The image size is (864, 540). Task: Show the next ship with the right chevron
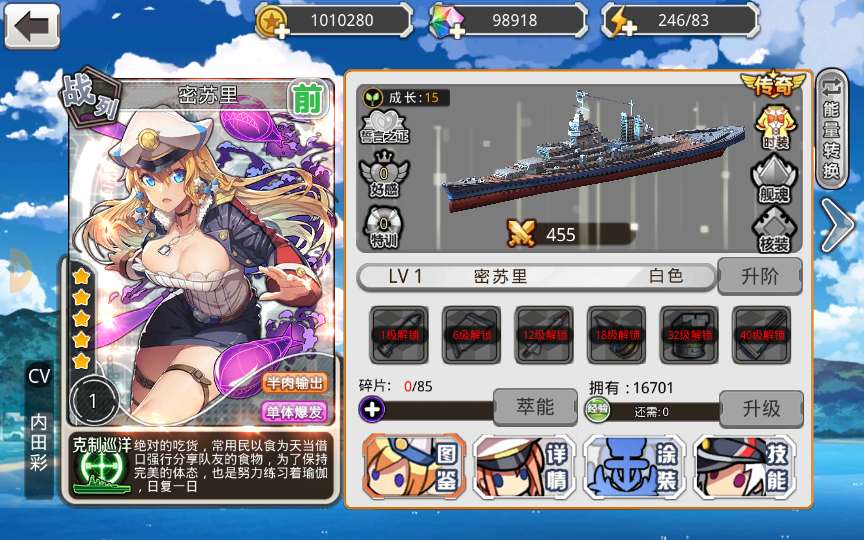coord(835,225)
